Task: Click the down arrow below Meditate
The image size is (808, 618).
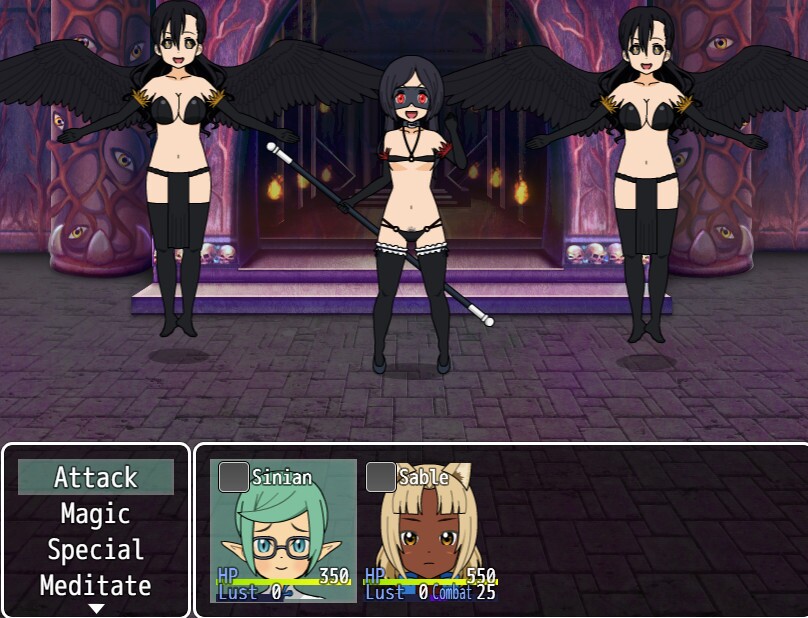Action: 96,607
